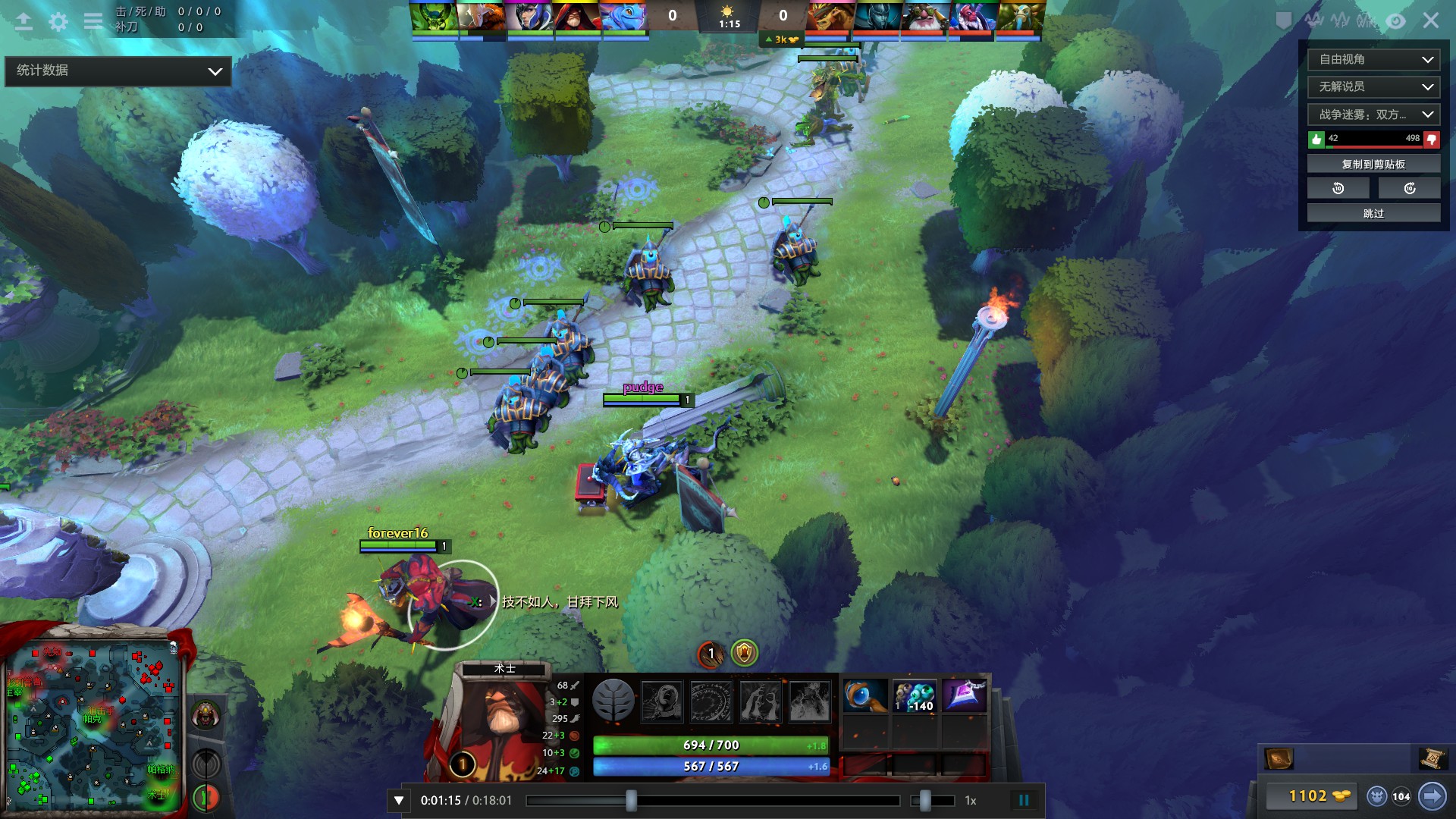The width and height of the screenshot is (1456, 819).
Task: Click the replay timeline seek bar
Action: coord(713,799)
